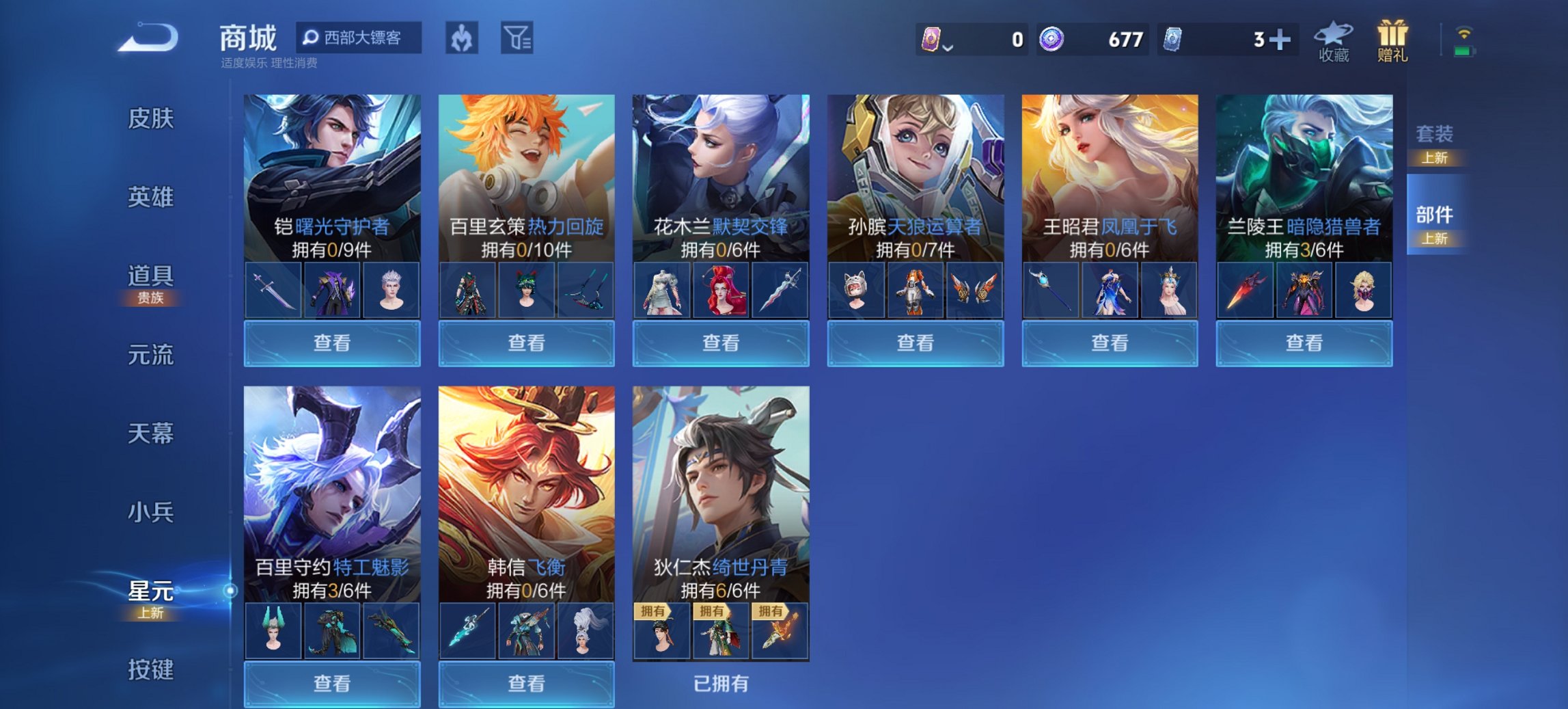Open the 道具 menu item marked 贵族
Image resolution: width=1568 pixels, height=709 pixels.
point(152,278)
